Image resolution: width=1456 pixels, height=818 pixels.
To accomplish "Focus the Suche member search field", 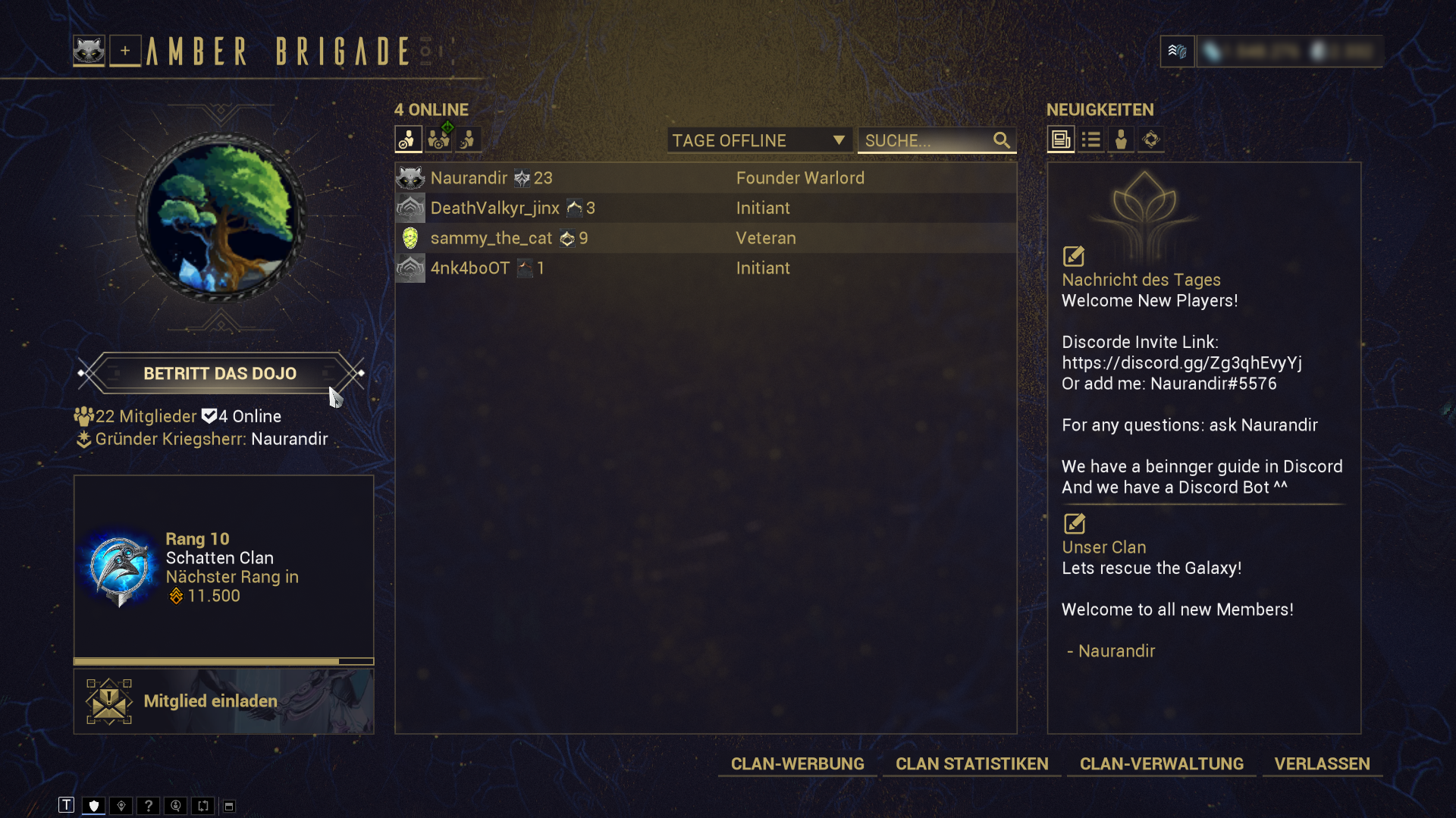I will [925, 140].
